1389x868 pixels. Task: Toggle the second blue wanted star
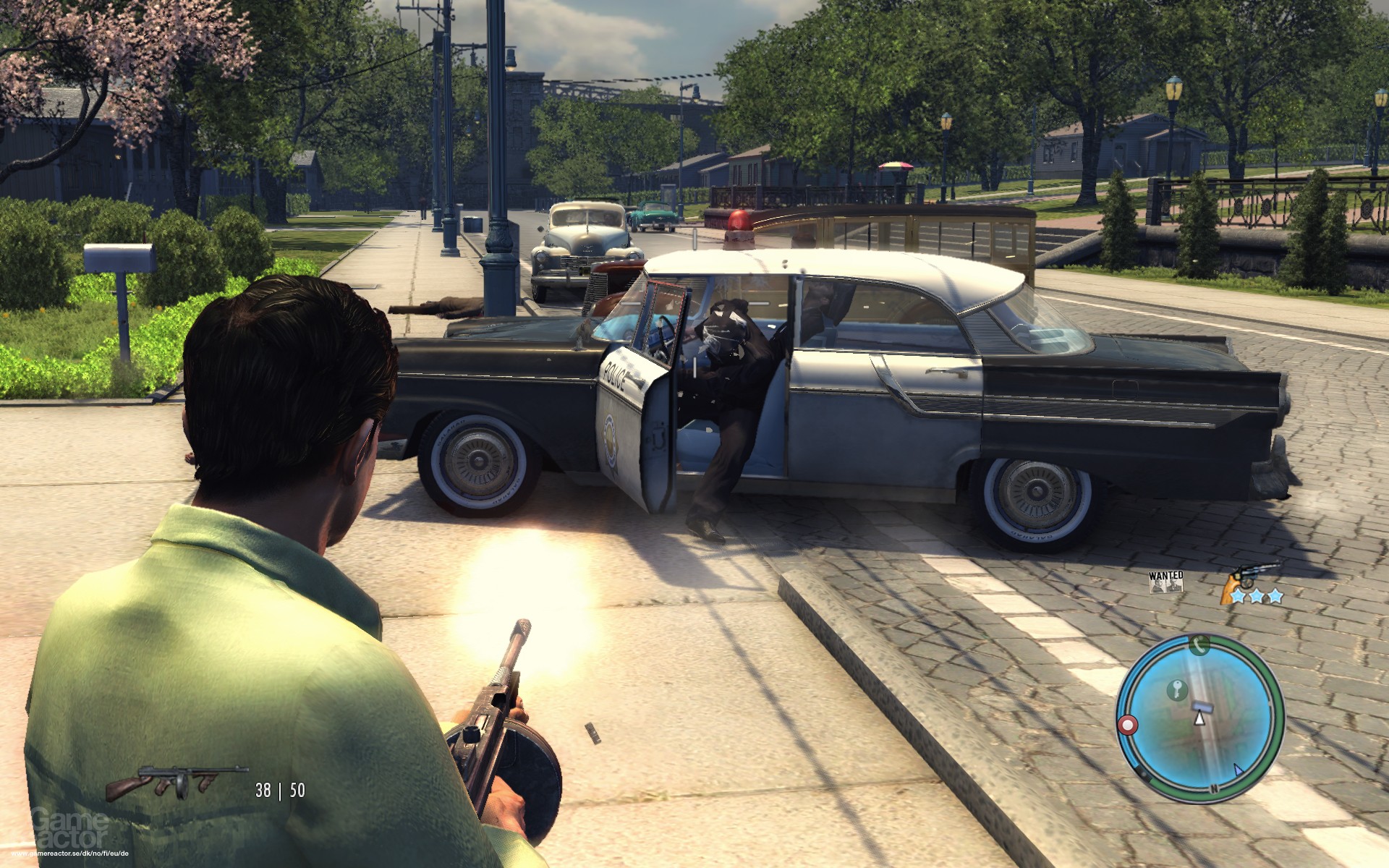[x=1257, y=596]
